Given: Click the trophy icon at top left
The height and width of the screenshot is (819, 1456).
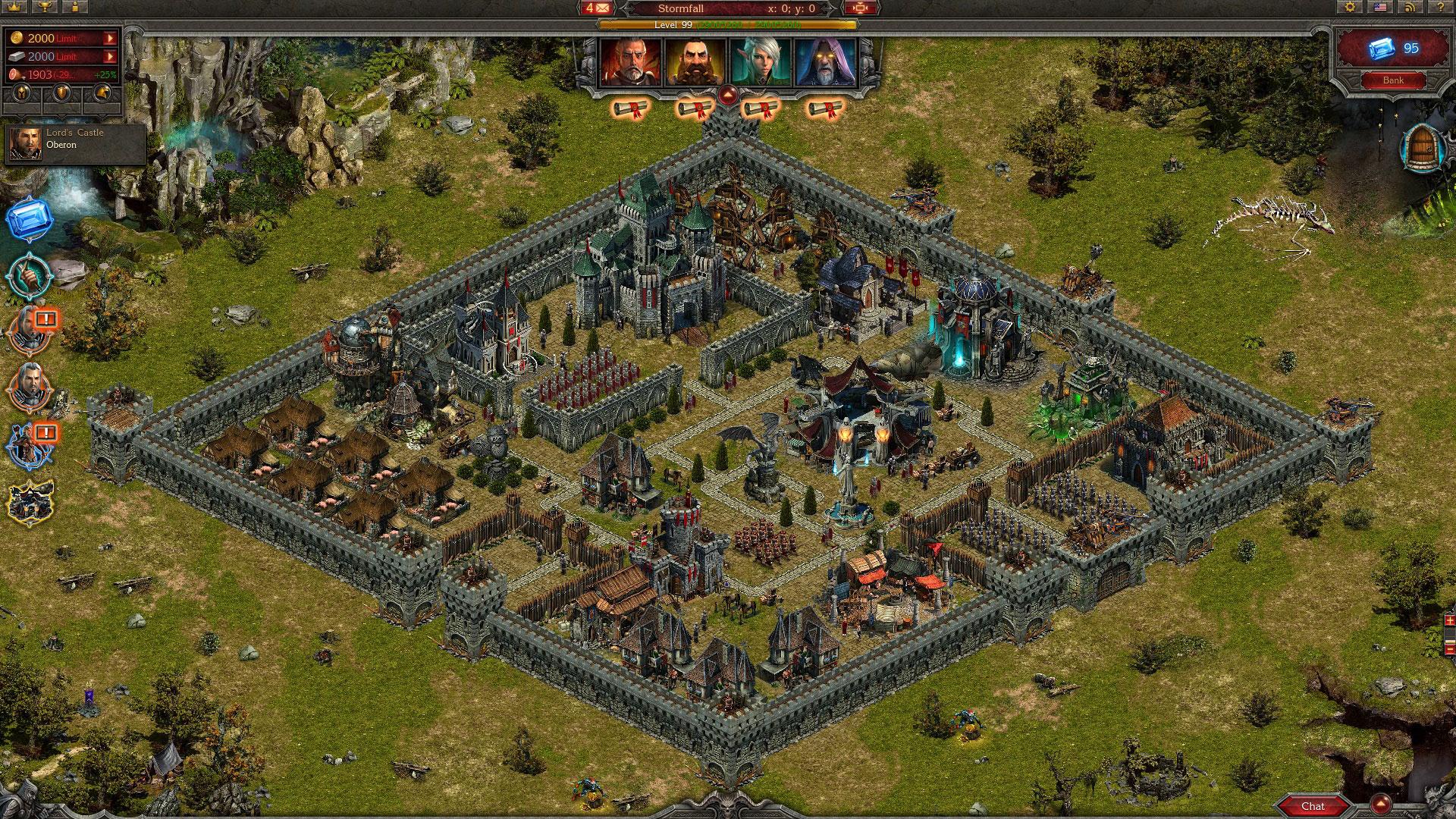Looking at the screenshot, I should coord(45,8).
